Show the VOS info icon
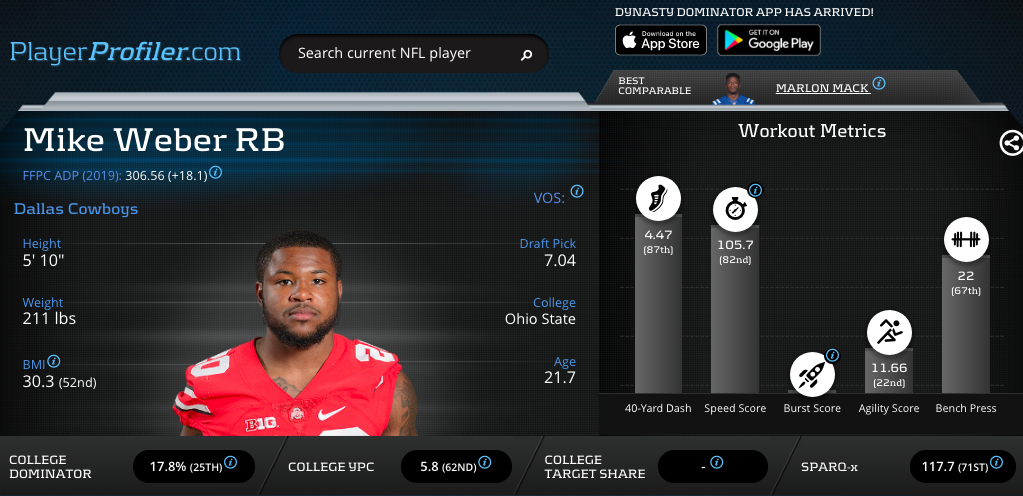 pyautogui.click(x=577, y=191)
